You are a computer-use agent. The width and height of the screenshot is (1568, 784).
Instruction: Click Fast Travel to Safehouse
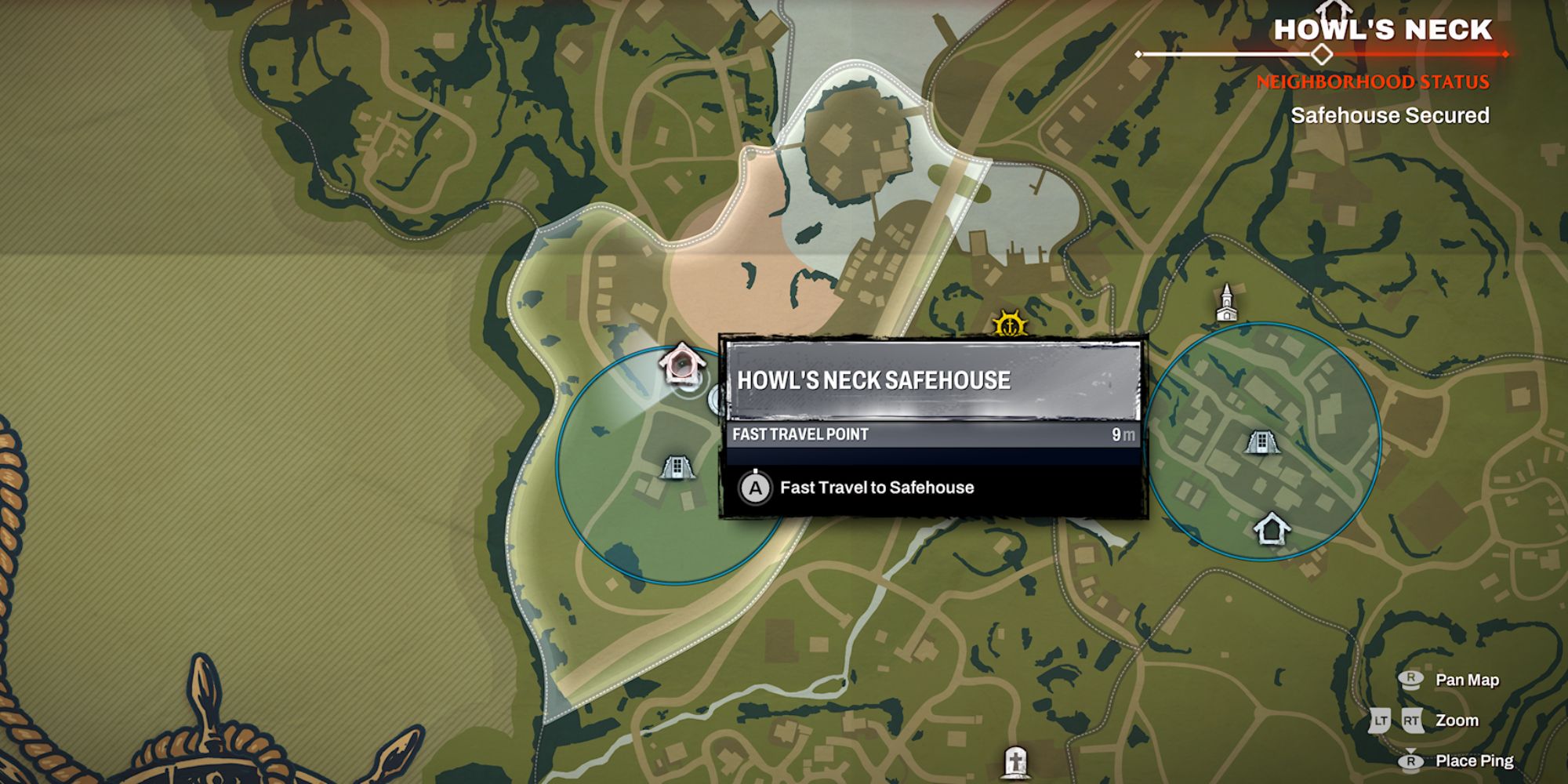(x=878, y=487)
